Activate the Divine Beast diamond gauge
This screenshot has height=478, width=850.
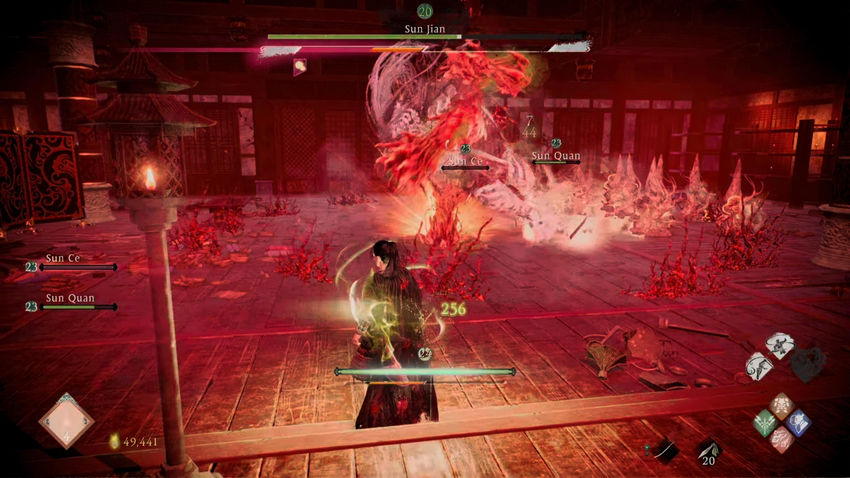pyautogui.click(x=66, y=420)
